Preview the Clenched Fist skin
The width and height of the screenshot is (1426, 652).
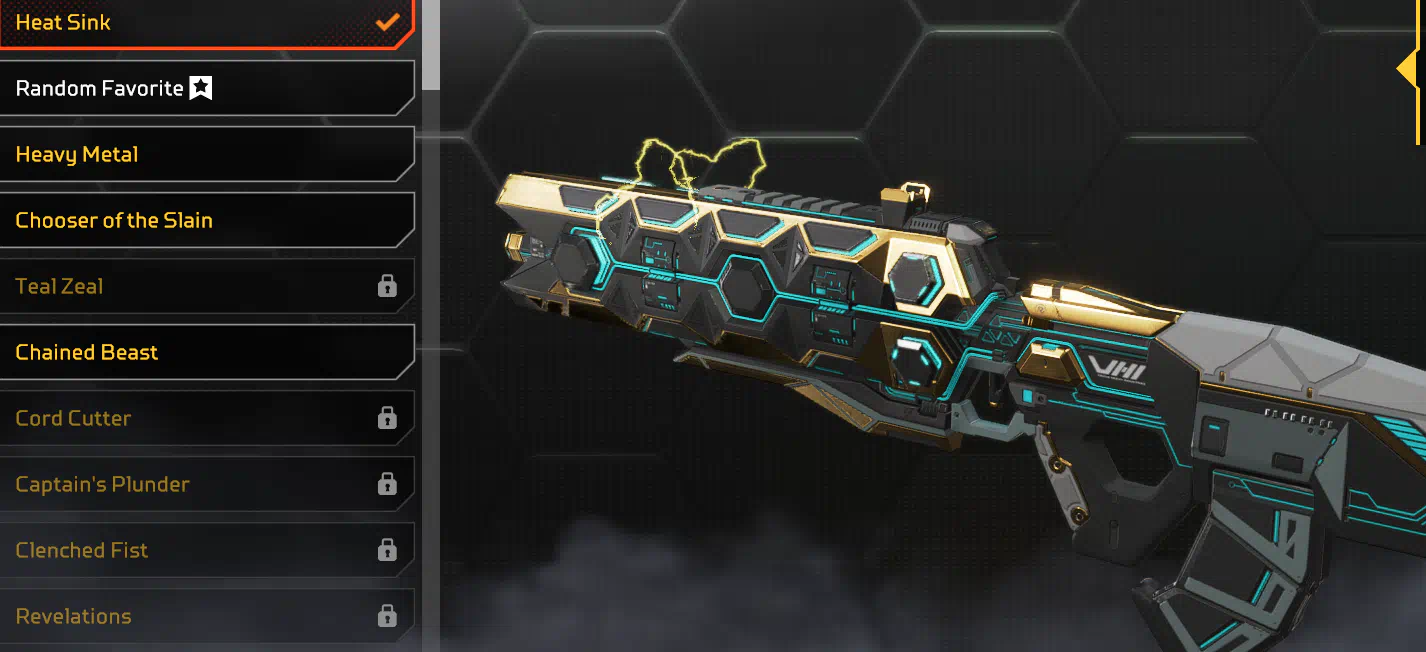point(200,551)
